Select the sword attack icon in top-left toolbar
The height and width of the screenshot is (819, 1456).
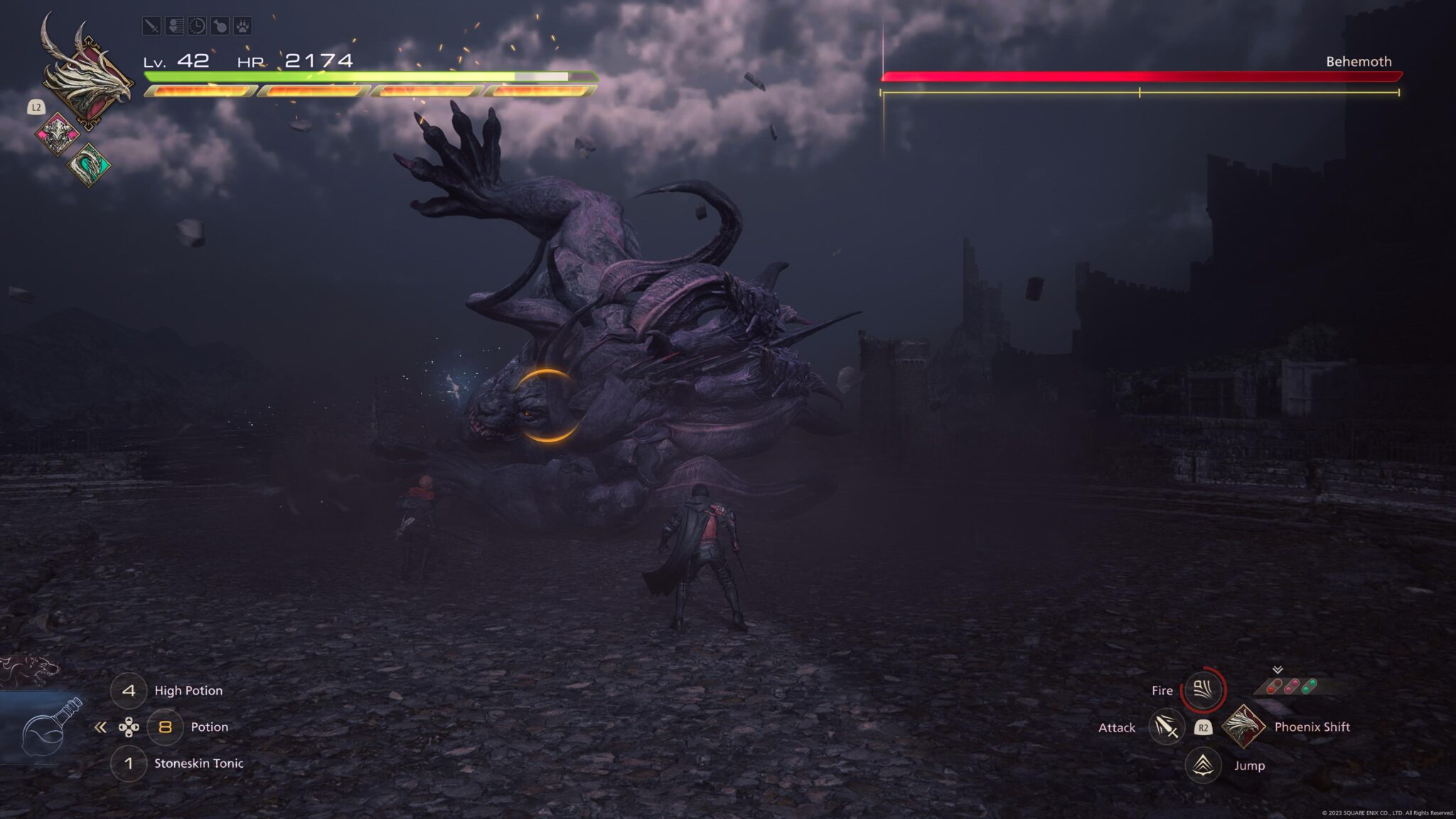tap(152, 26)
